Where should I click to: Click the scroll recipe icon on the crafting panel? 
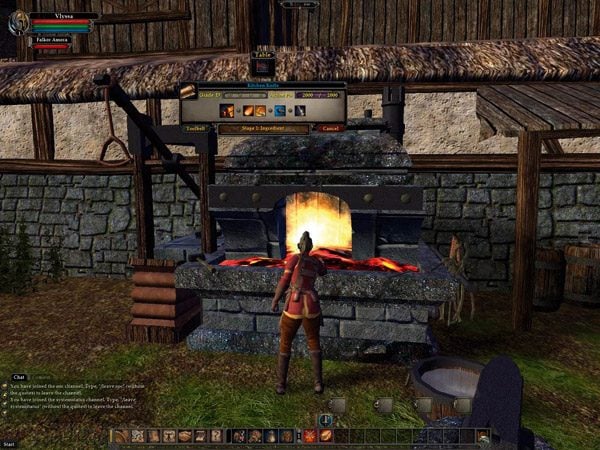188,91
